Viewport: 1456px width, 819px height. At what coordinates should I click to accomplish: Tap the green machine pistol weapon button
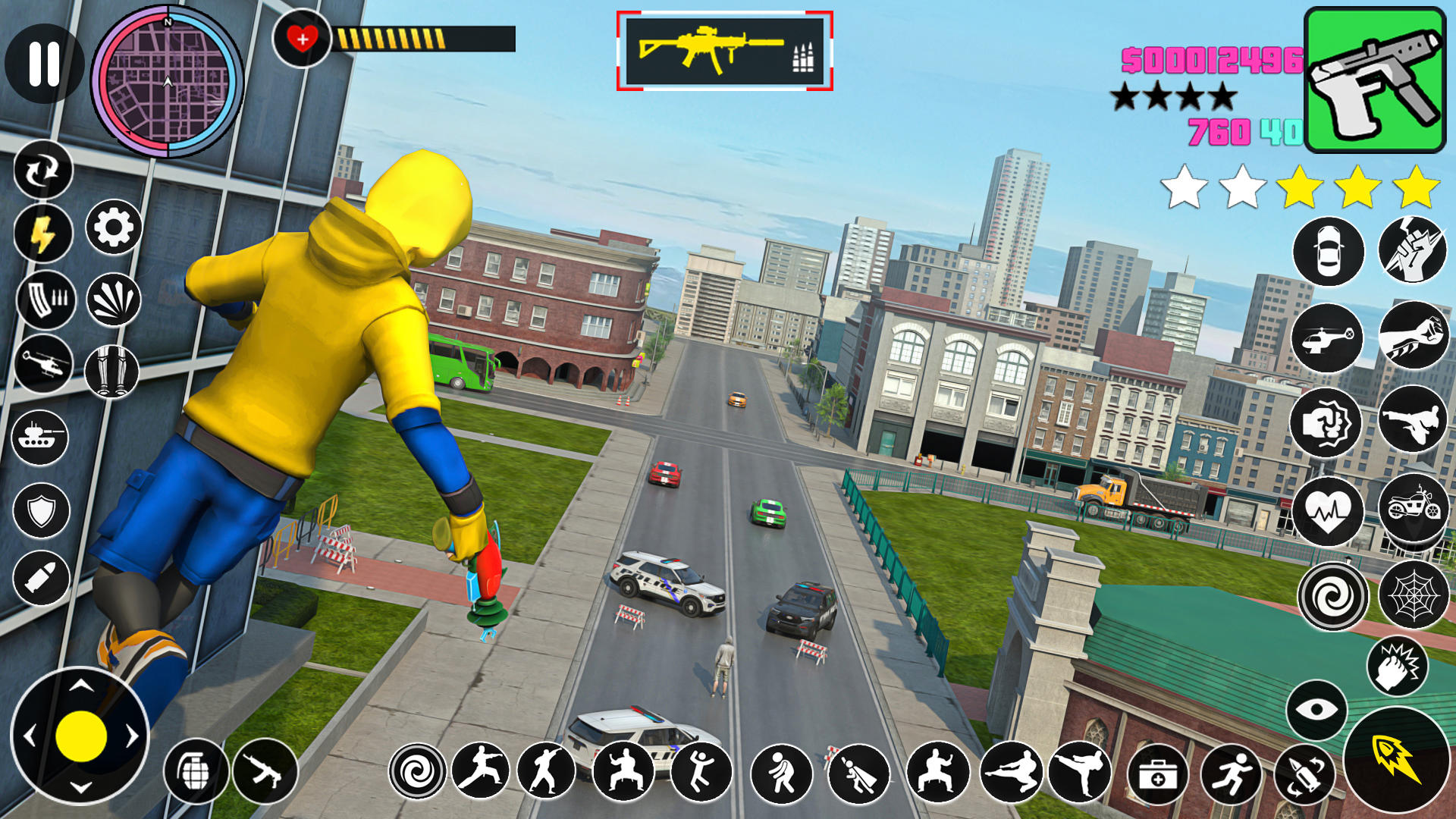1374,80
